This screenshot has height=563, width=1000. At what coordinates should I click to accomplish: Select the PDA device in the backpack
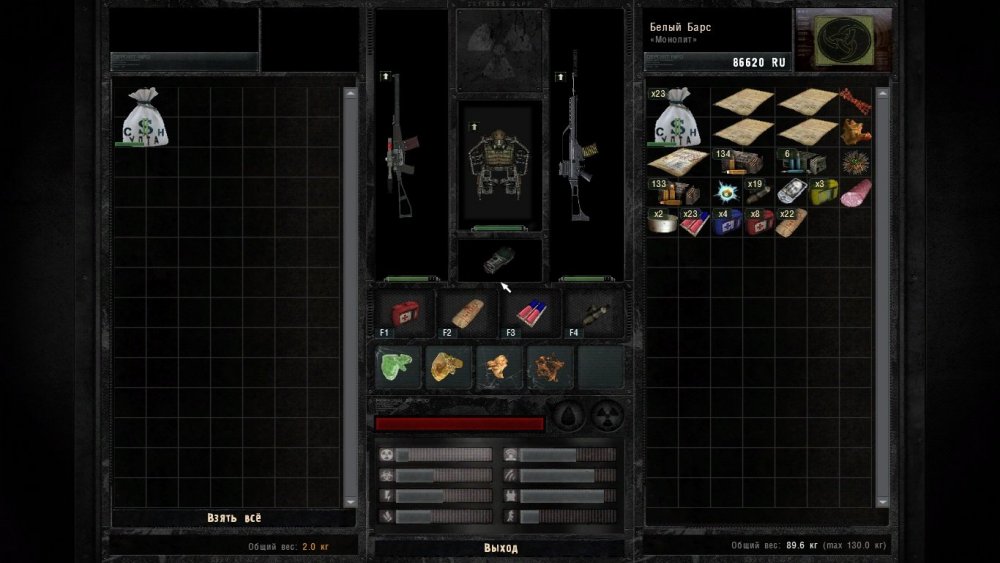pyautogui.click(x=791, y=192)
